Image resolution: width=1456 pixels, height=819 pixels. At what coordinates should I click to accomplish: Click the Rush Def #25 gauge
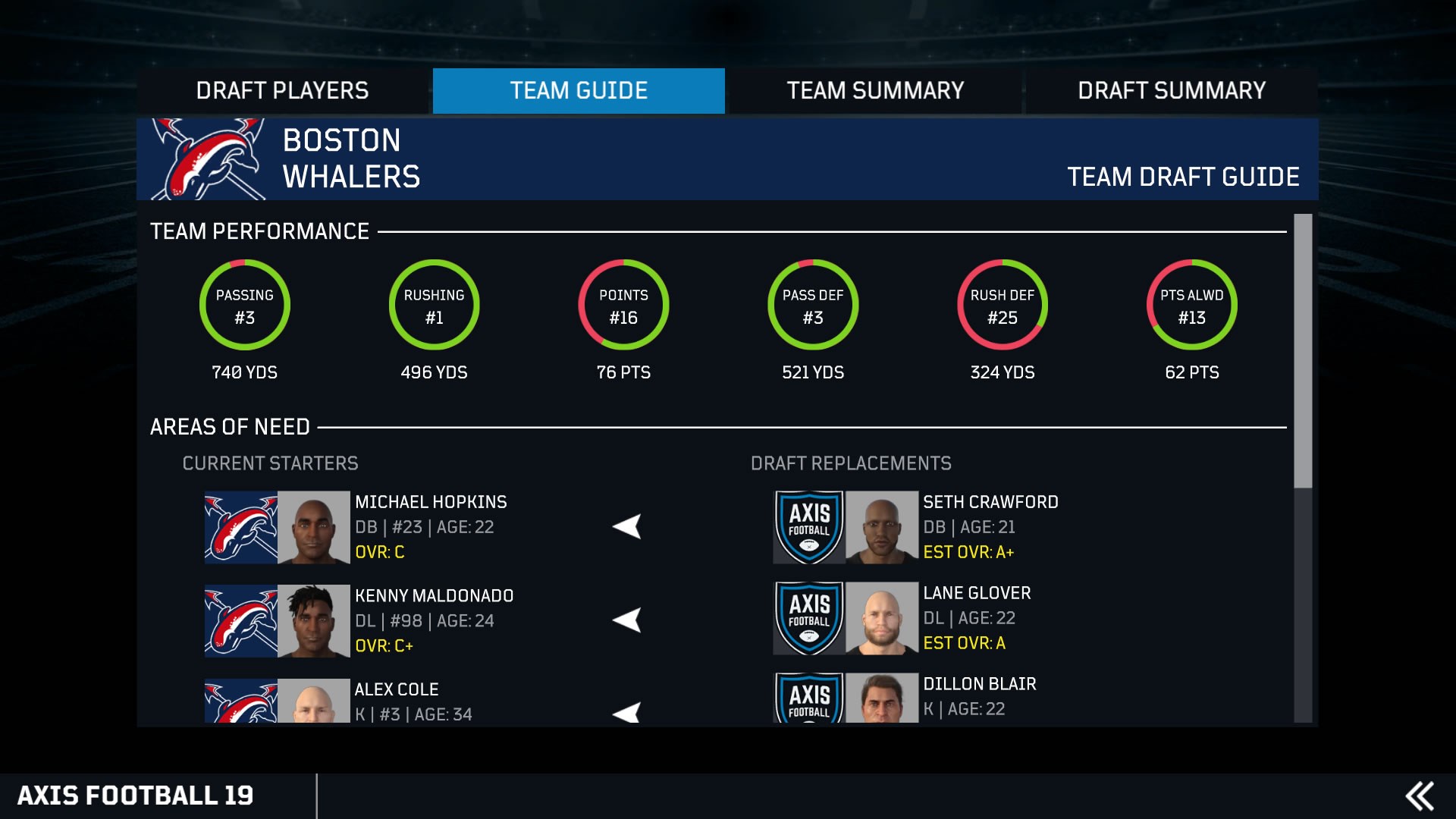click(x=1002, y=304)
